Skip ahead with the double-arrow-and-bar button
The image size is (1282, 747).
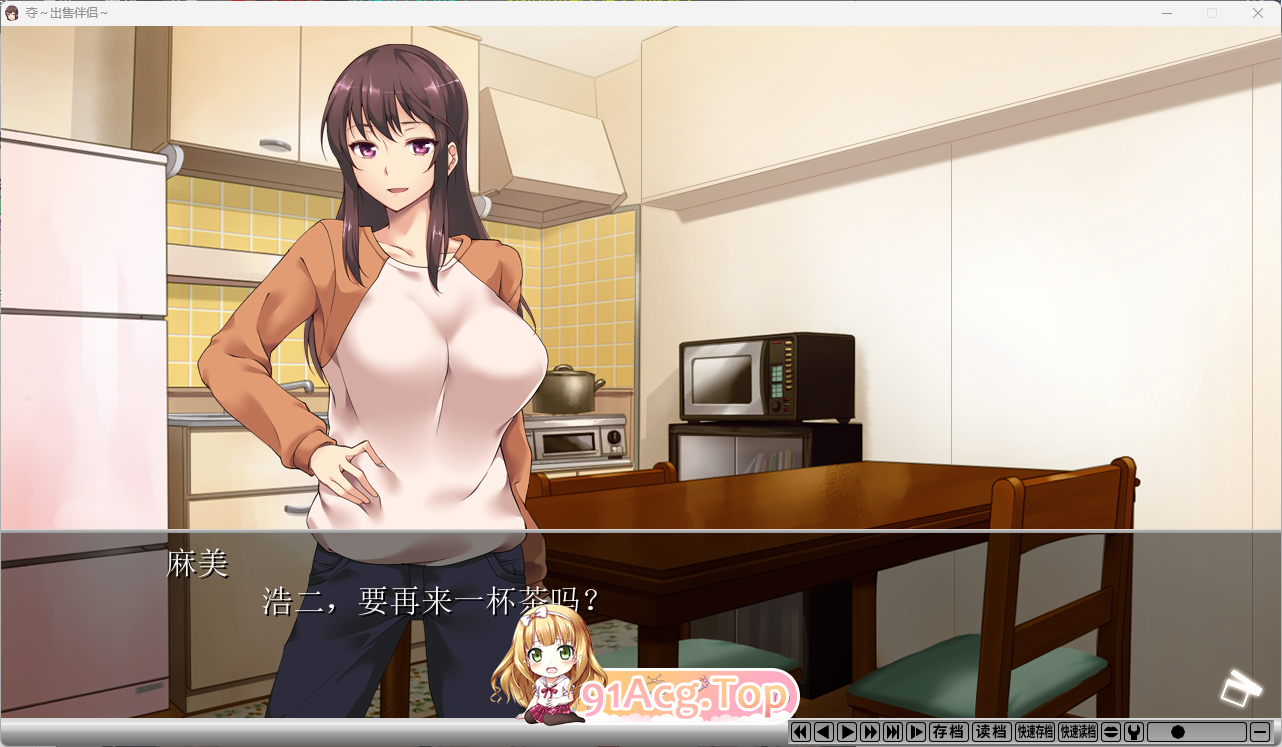pos(892,732)
